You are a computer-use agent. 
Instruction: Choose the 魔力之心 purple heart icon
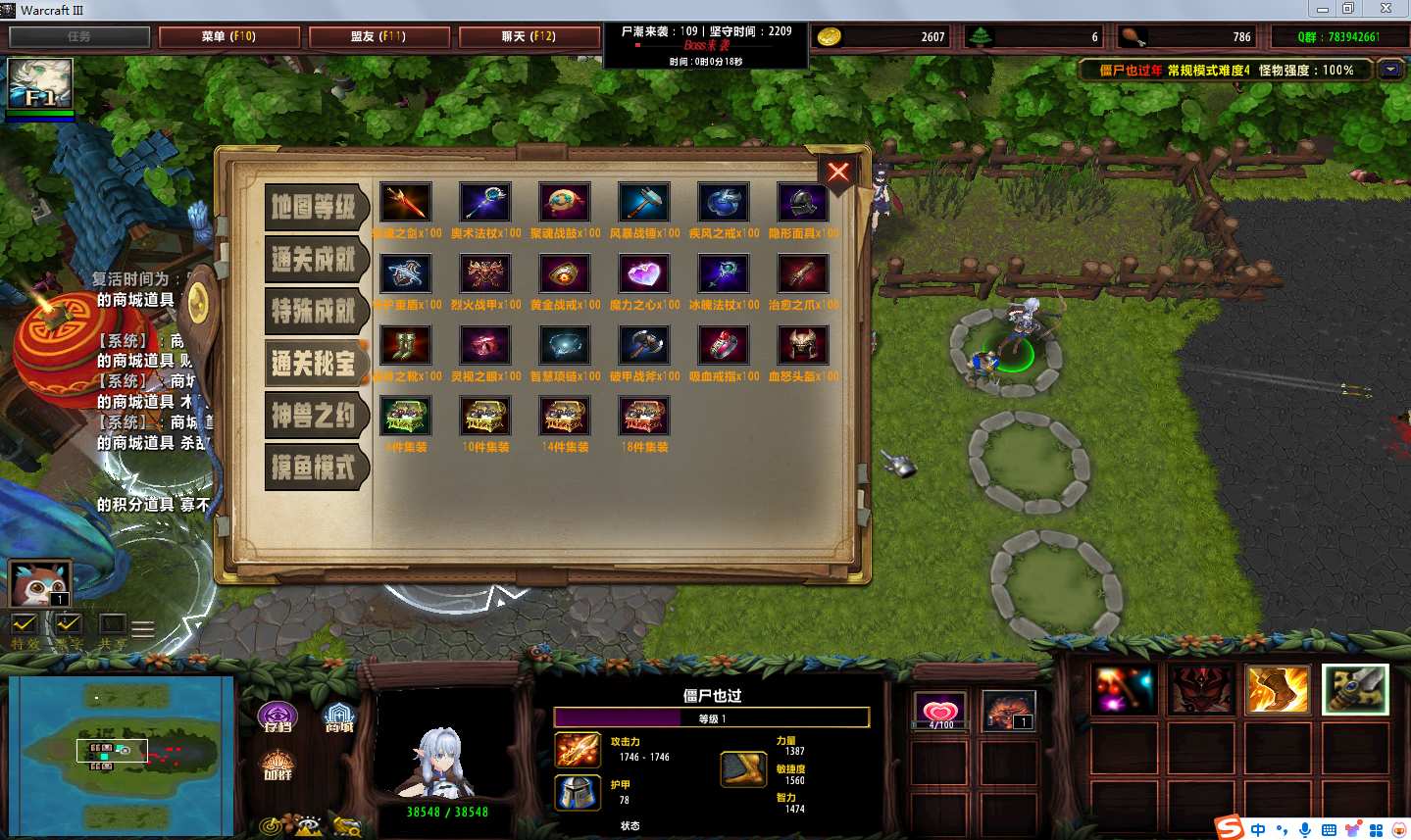pyautogui.click(x=644, y=274)
